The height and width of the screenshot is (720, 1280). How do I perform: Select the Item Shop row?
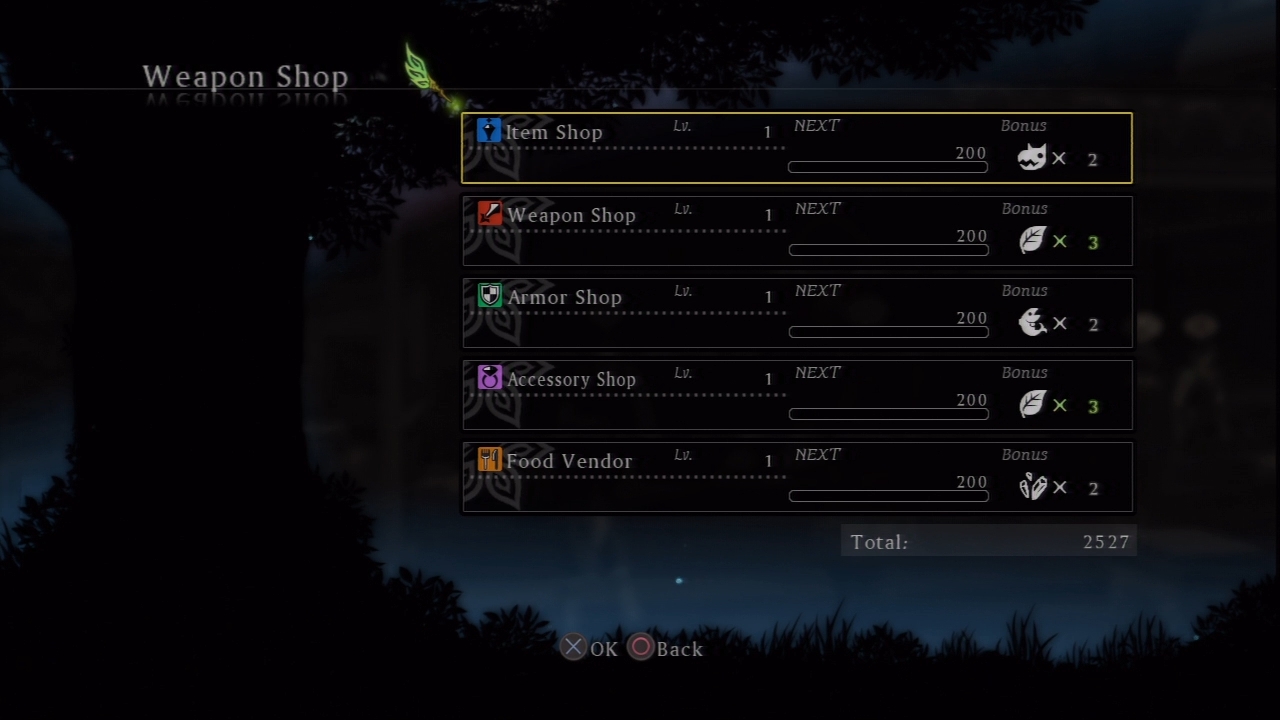(796, 148)
